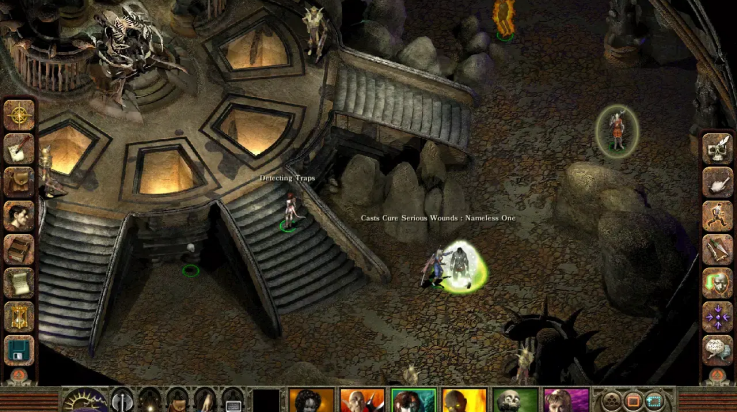Select the sword attack action
Image resolution: width=737 pixels, height=412 pixels.
point(717,249)
